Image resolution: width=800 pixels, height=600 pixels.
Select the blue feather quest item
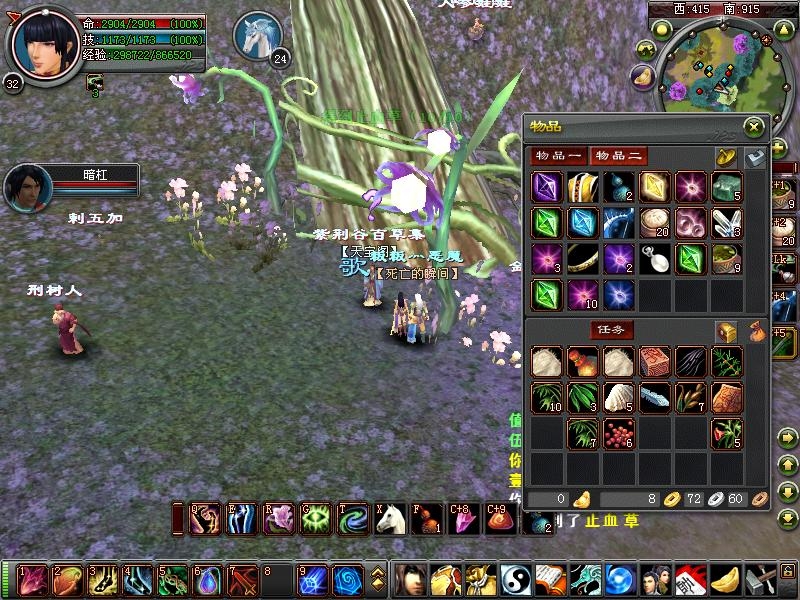(654, 397)
